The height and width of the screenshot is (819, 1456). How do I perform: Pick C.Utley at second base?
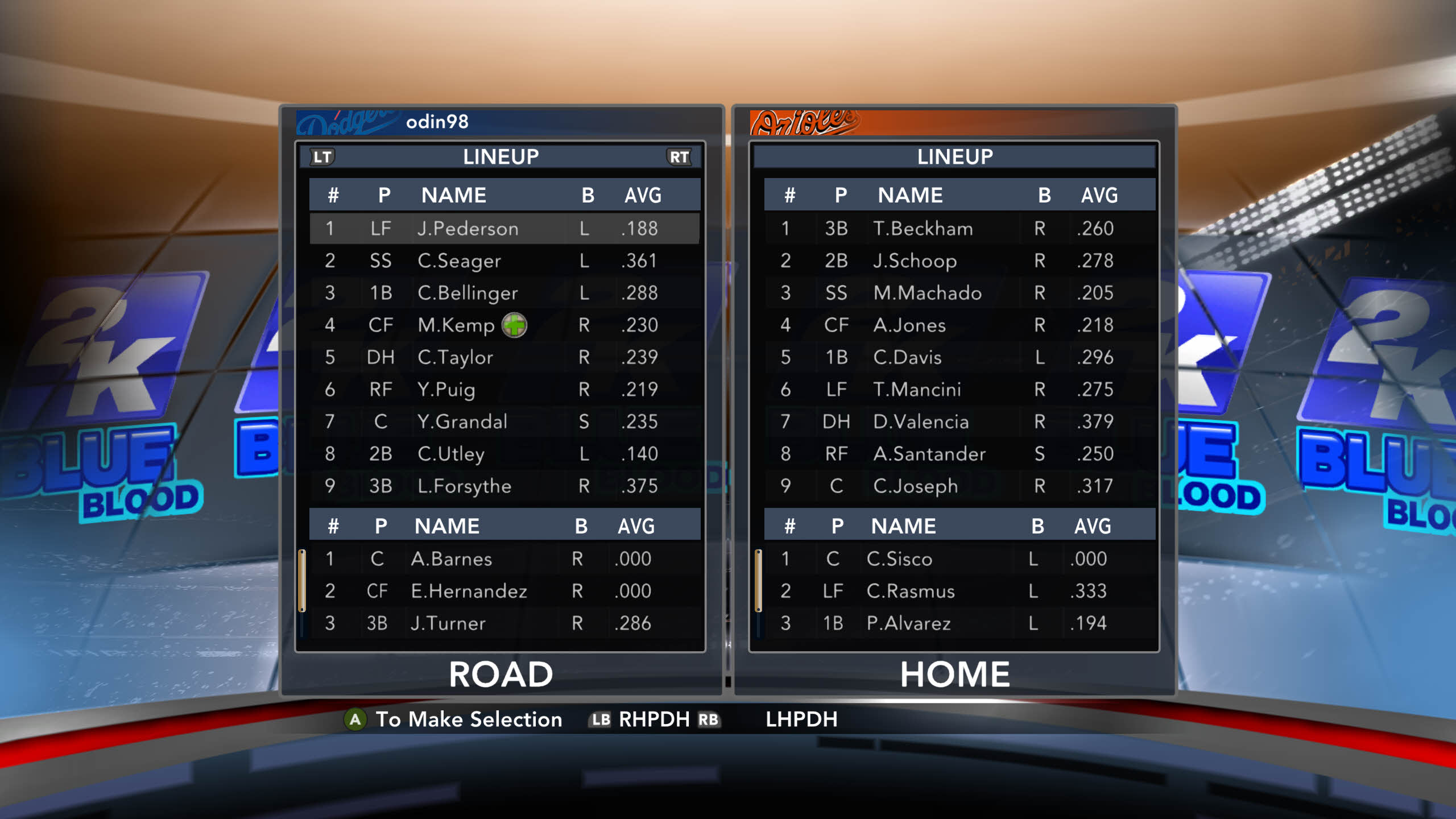coord(504,454)
